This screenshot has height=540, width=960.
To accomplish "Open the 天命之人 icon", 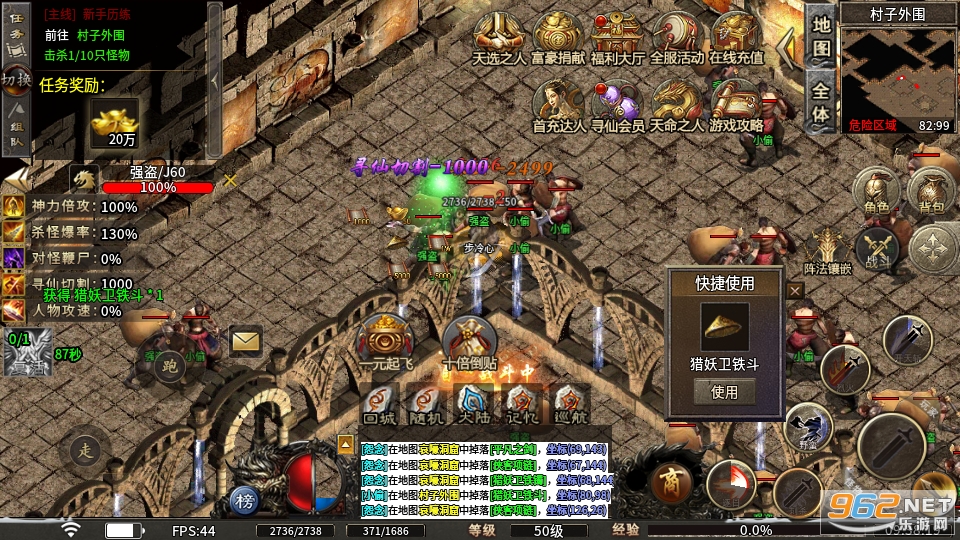I will [677, 104].
